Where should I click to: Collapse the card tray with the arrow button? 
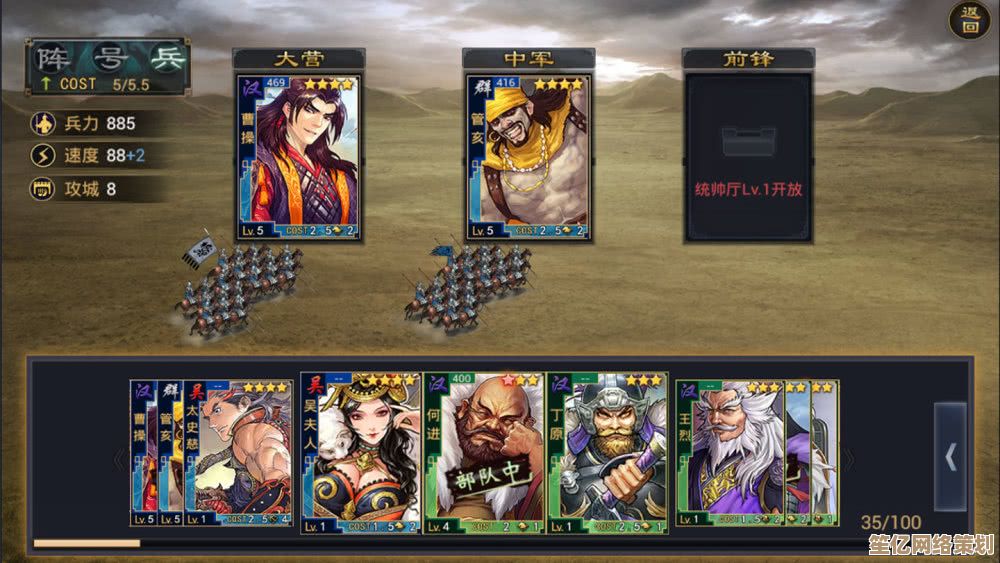(x=950, y=456)
